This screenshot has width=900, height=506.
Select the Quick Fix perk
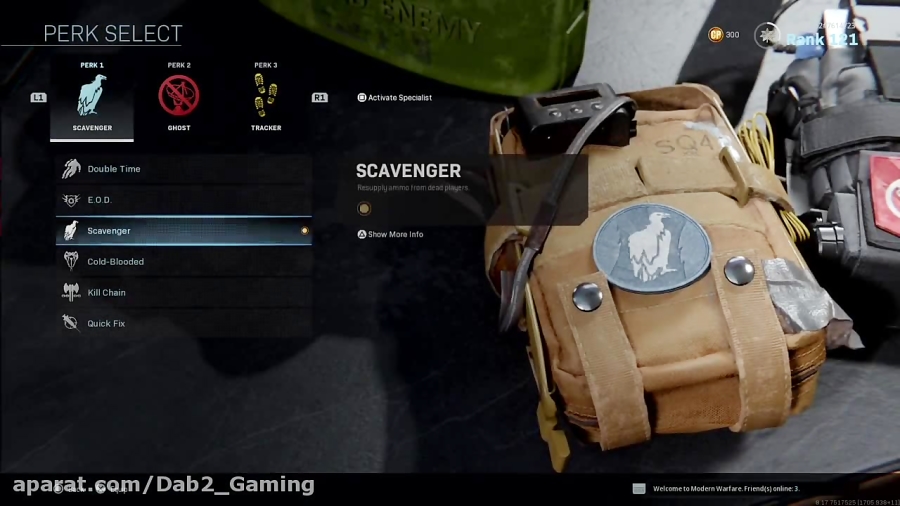[183, 324]
